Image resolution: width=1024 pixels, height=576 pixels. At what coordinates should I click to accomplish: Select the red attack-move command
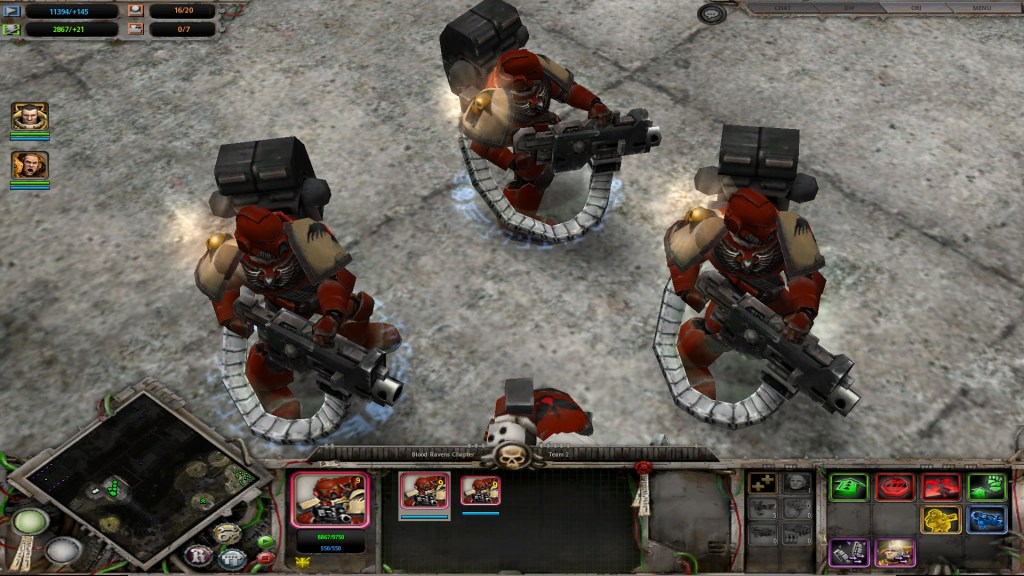click(941, 487)
